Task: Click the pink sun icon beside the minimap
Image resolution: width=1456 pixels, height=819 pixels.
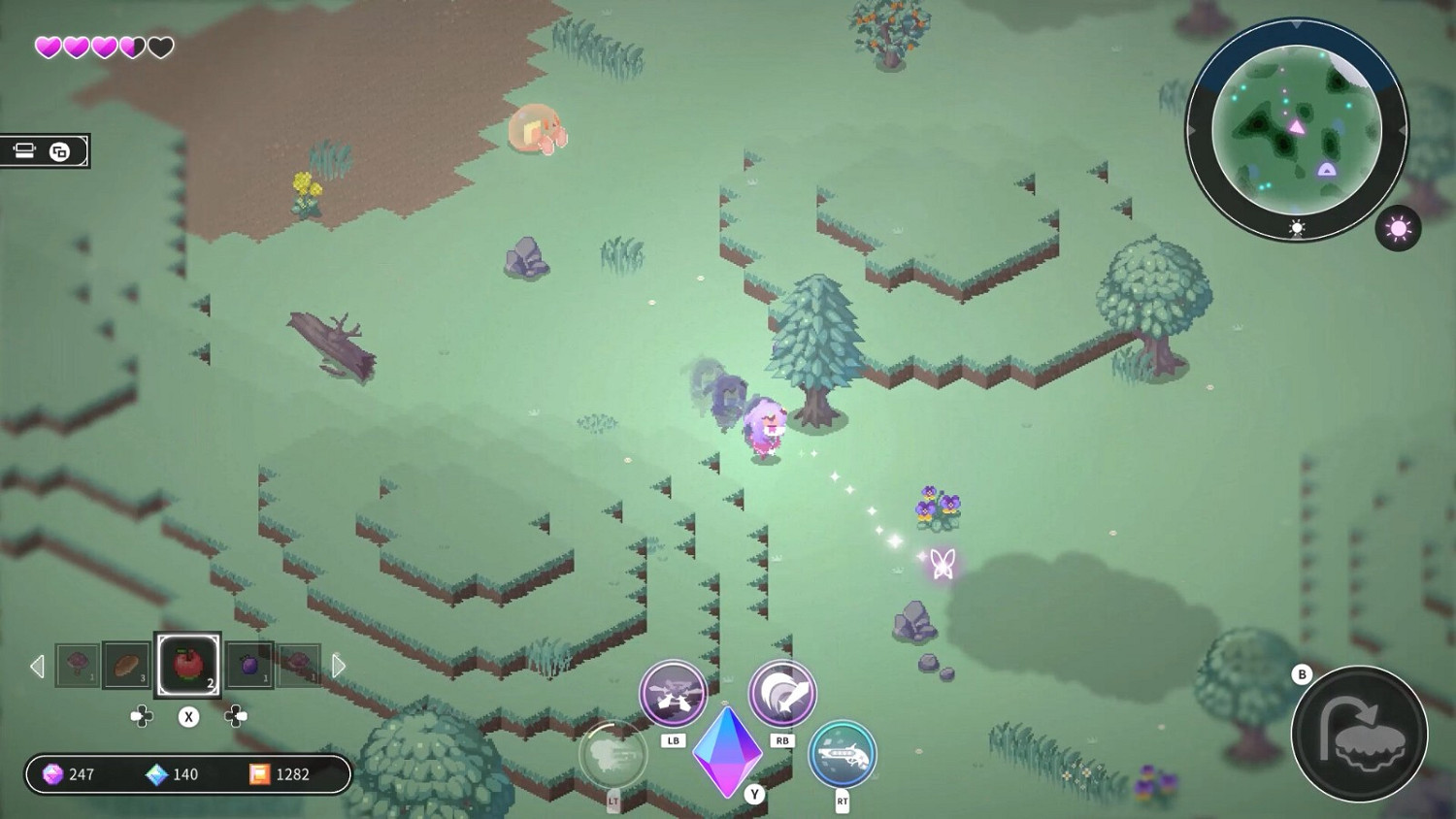Action: point(1398,229)
